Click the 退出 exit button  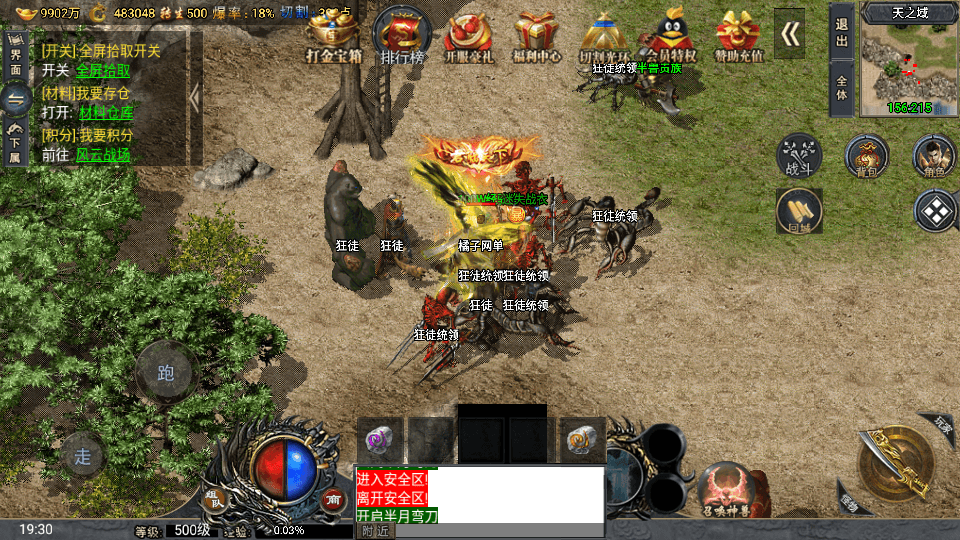coord(842,32)
